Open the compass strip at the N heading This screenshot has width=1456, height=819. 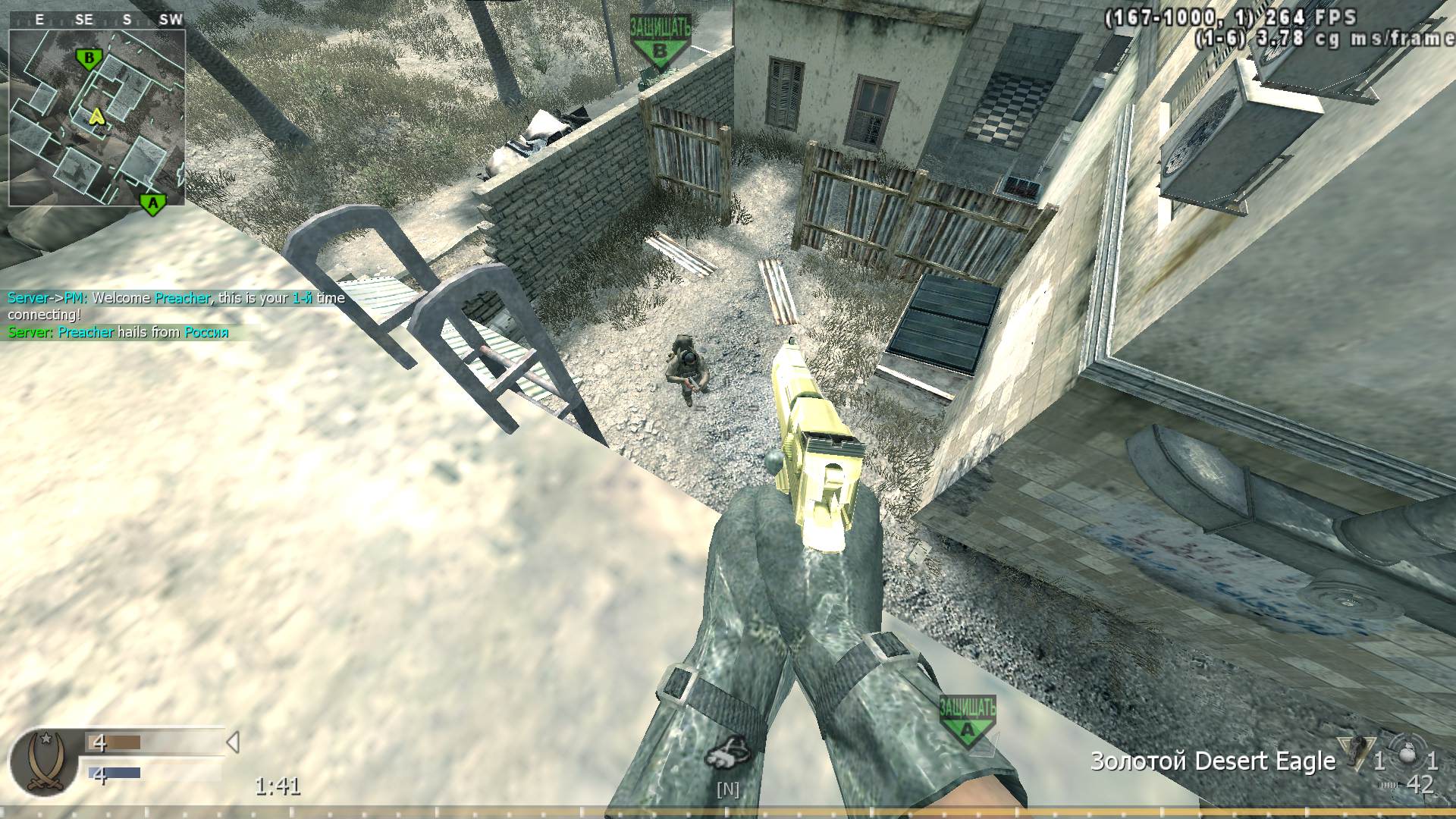pos(726,789)
